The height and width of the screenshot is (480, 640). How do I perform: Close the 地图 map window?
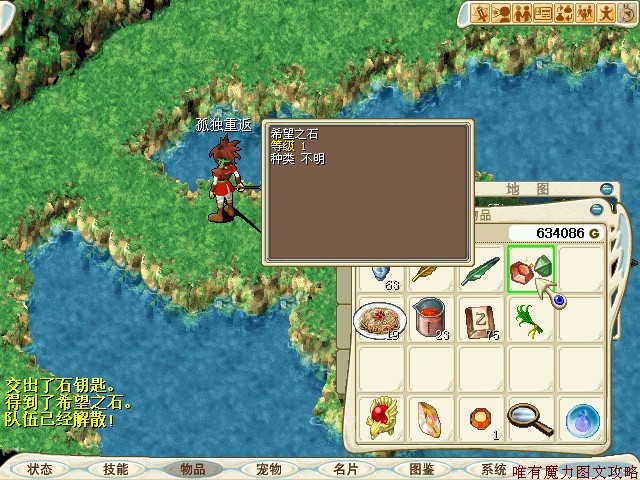tap(606, 189)
